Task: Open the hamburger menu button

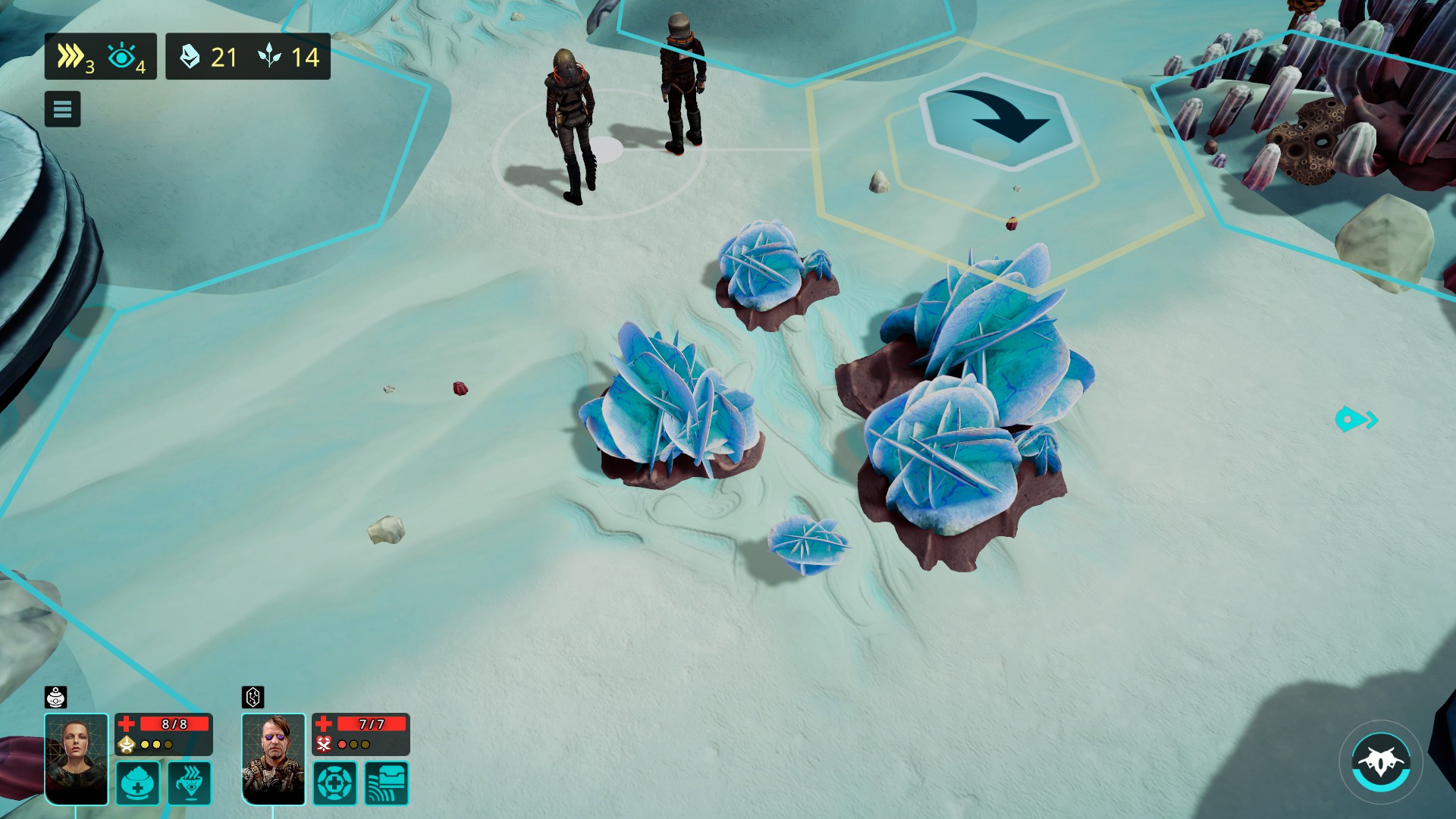Action: (62, 109)
